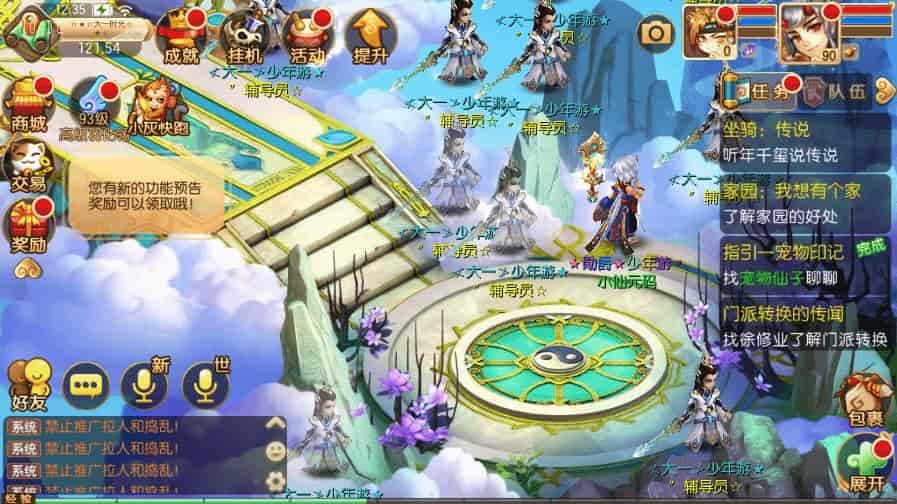
Task: Select the 坐骑：传说 quest entry
Action: tap(803, 142)
